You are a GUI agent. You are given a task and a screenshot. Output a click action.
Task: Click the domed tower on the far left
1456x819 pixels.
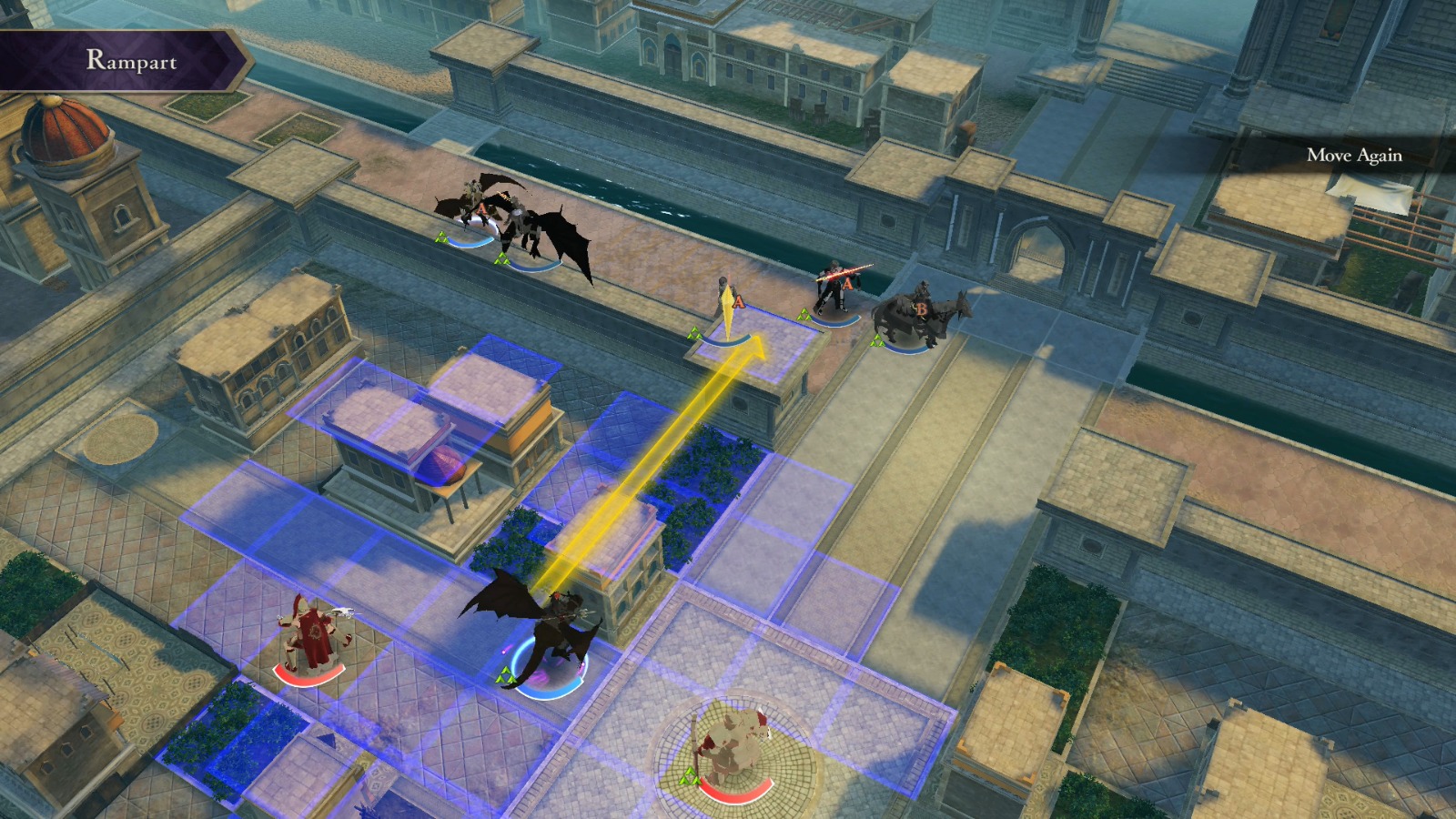coord(59,136)
